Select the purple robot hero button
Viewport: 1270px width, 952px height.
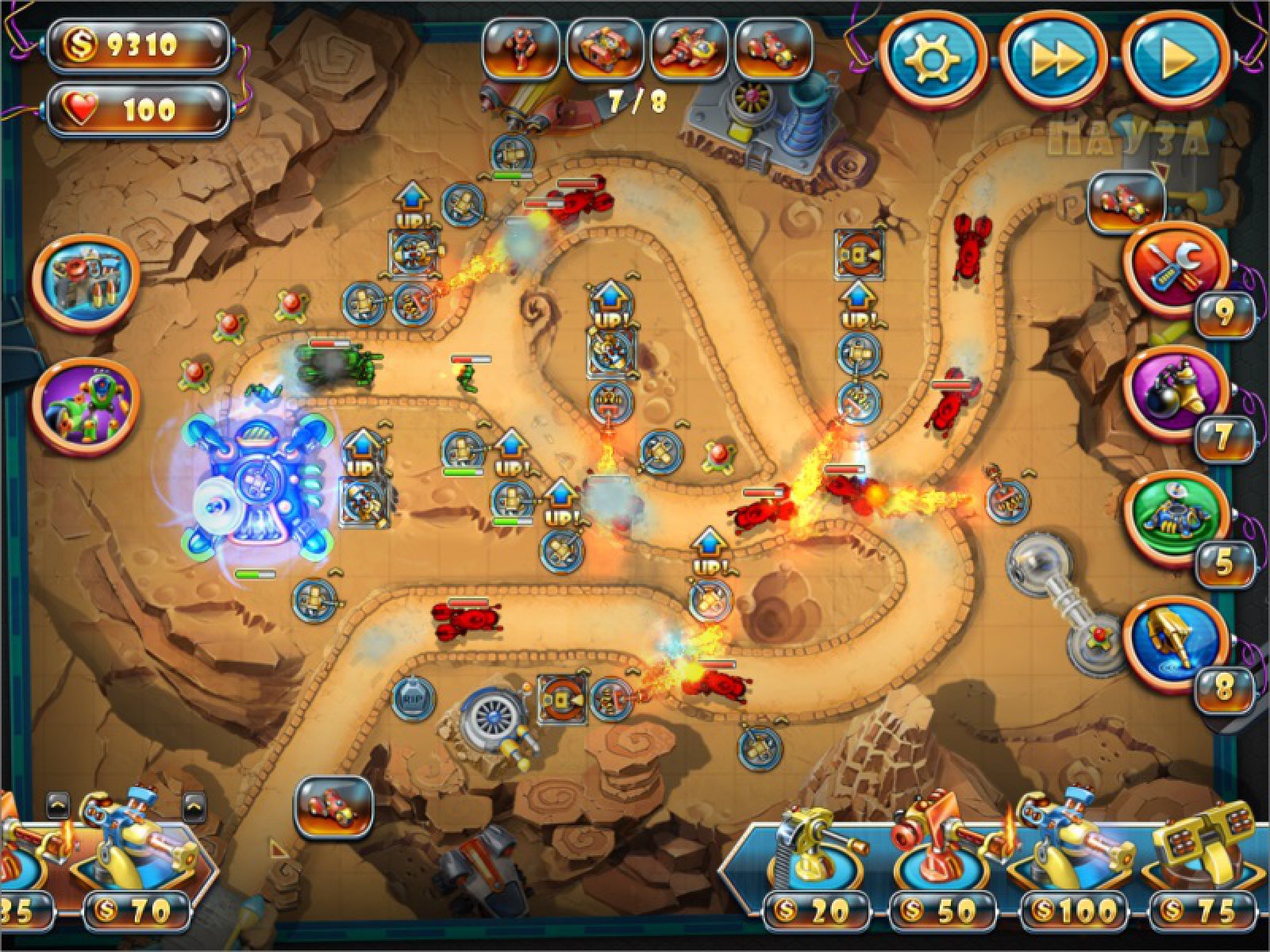coord(86,406)
